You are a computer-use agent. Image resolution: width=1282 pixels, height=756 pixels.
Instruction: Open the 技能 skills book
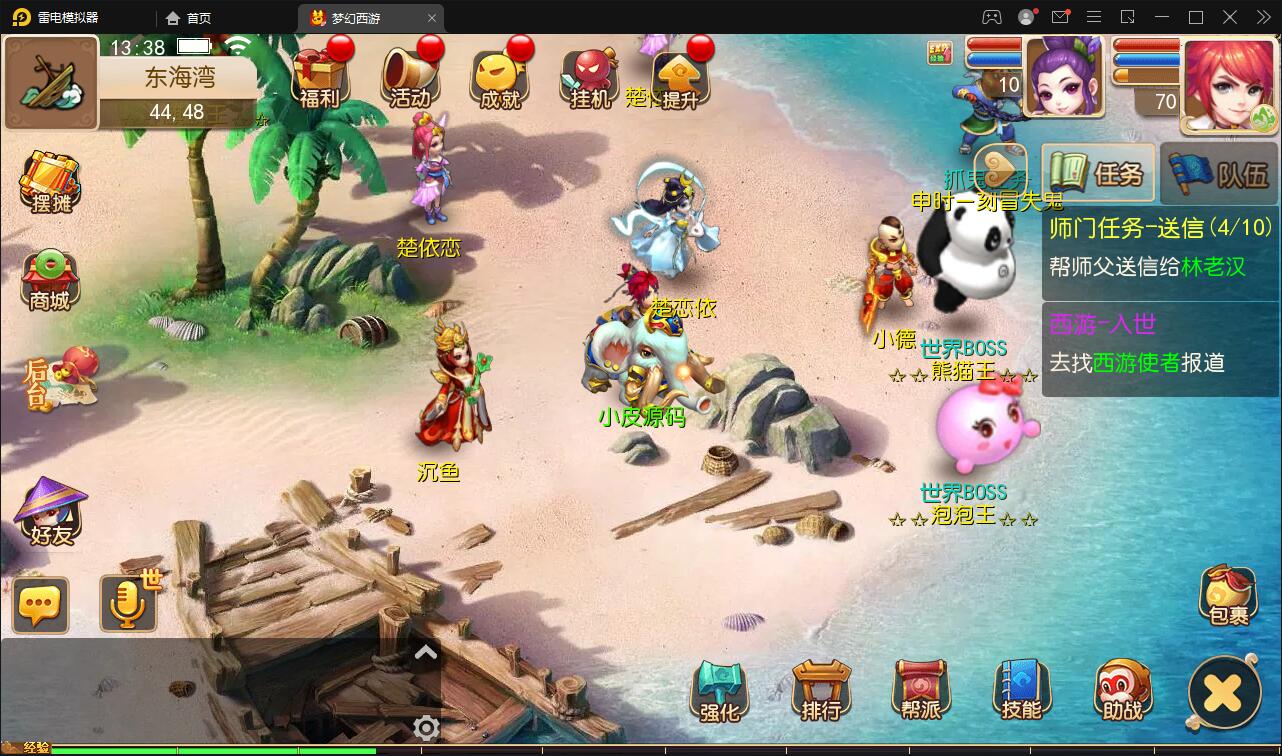pyautogui.click(x=1021, y=691)
